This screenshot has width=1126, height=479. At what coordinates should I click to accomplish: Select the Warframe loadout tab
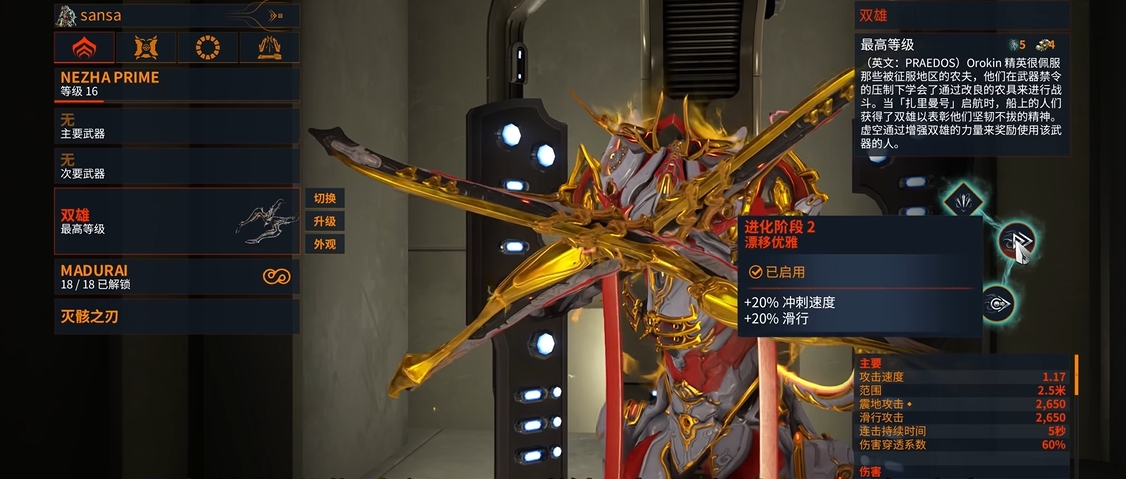pyautogui.click(x=83, y=47)
